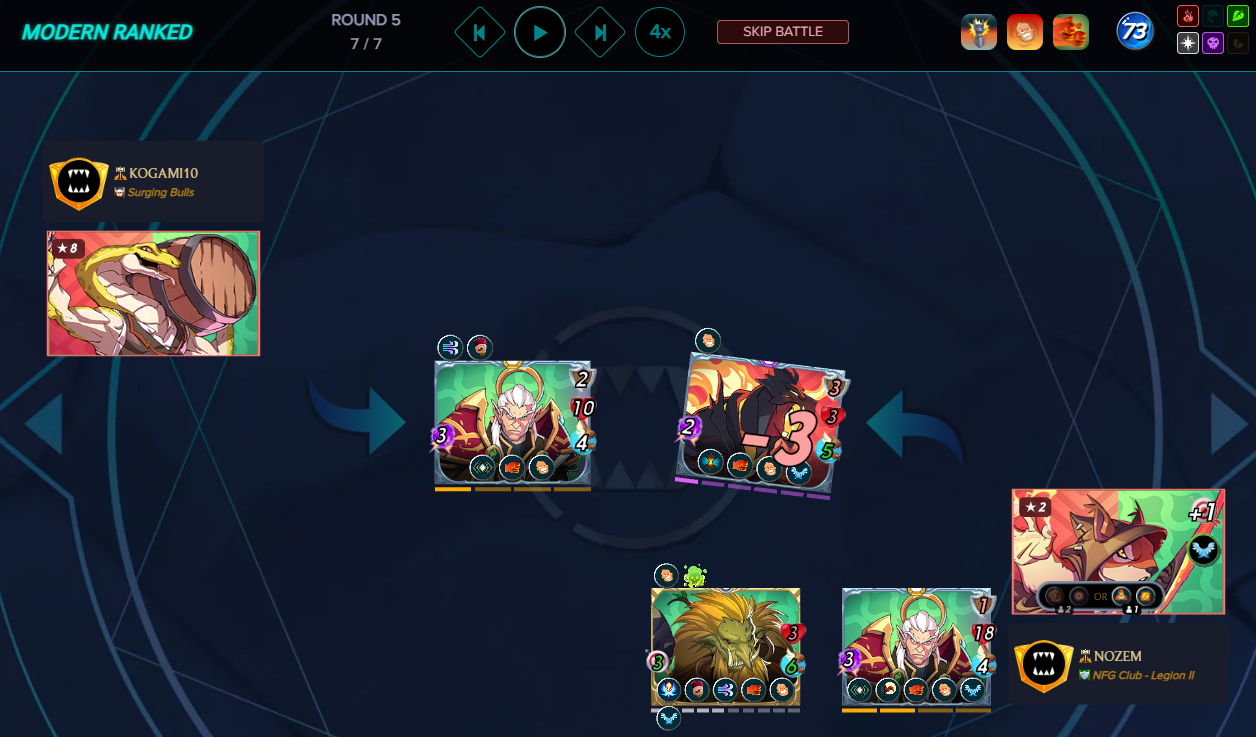Step back to the previous action
This screenshot has height=737, width=1256.
coord(479,32)
